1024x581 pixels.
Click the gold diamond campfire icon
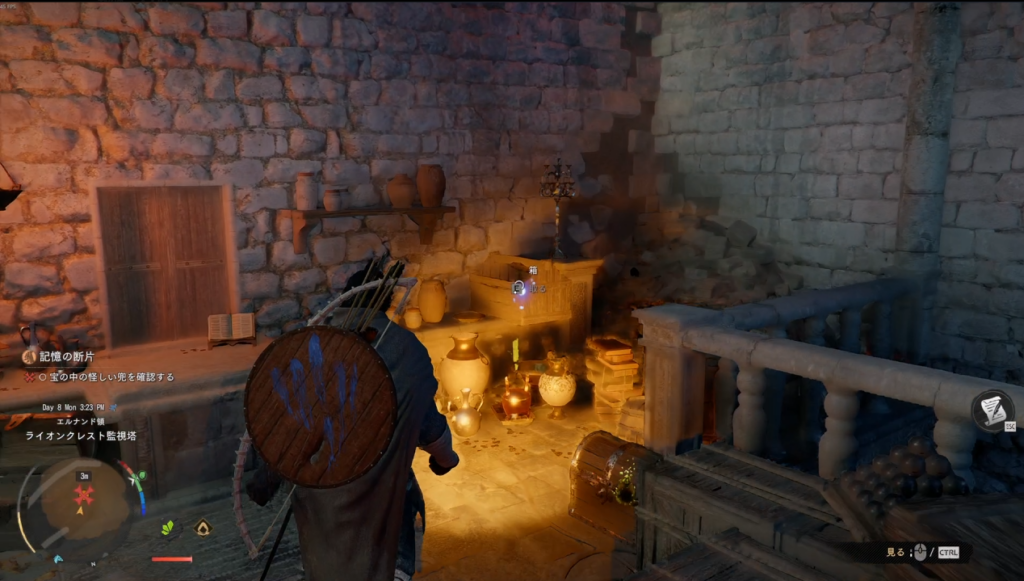pyautogui.click(x=202, y=527)
